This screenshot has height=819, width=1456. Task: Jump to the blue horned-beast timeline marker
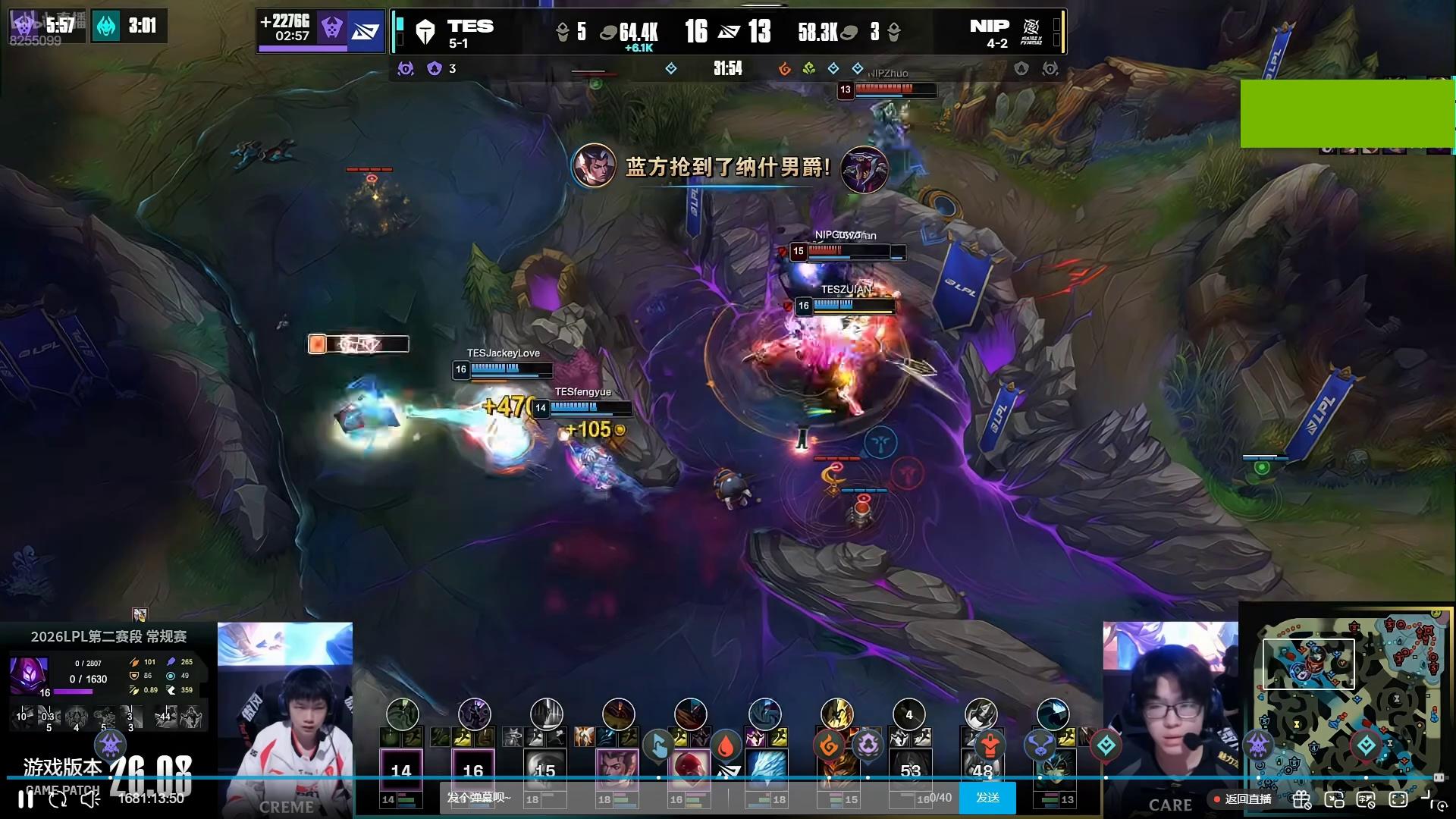1040,746
